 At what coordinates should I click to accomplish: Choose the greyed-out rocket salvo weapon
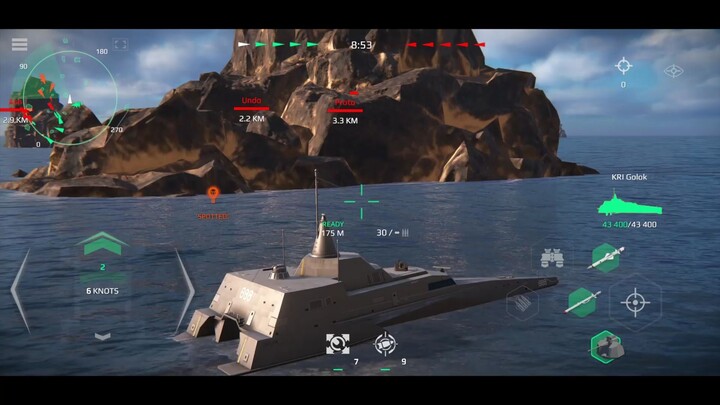(524, 301)
